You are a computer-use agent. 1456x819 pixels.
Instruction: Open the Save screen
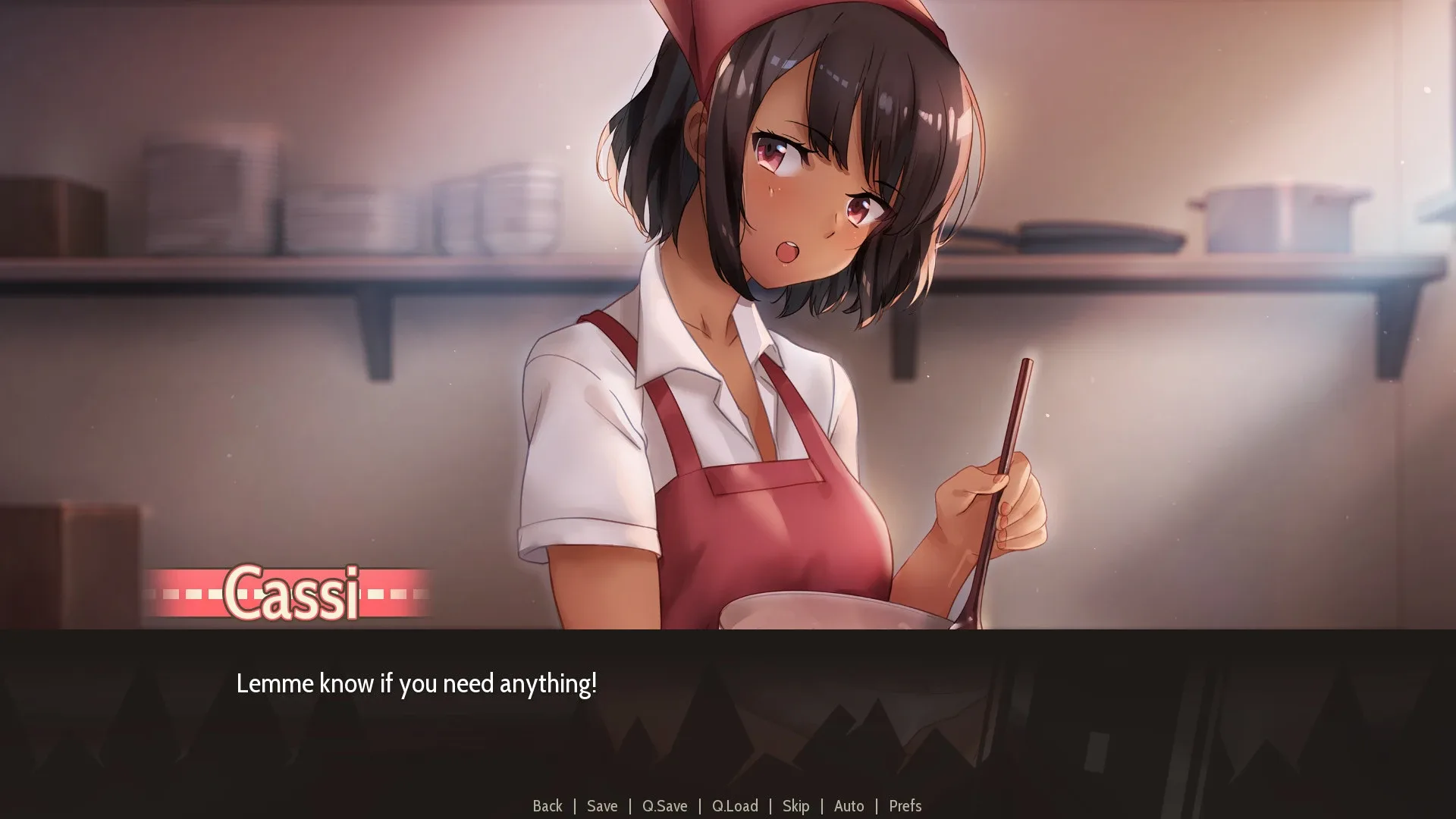pos(601,806)
